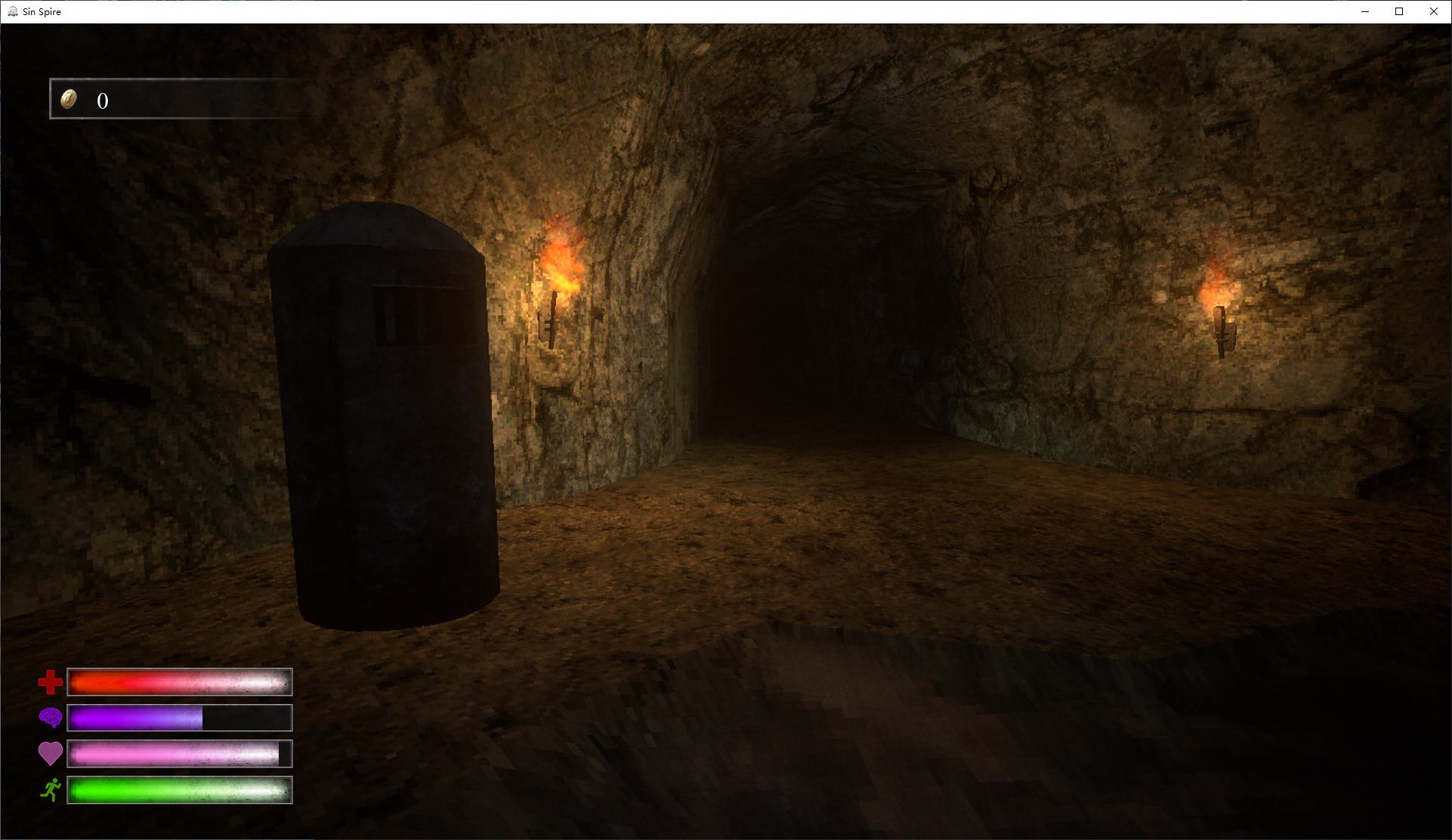
Task: Click the pink heart icon on the HUD
Action: pos(50,754)
